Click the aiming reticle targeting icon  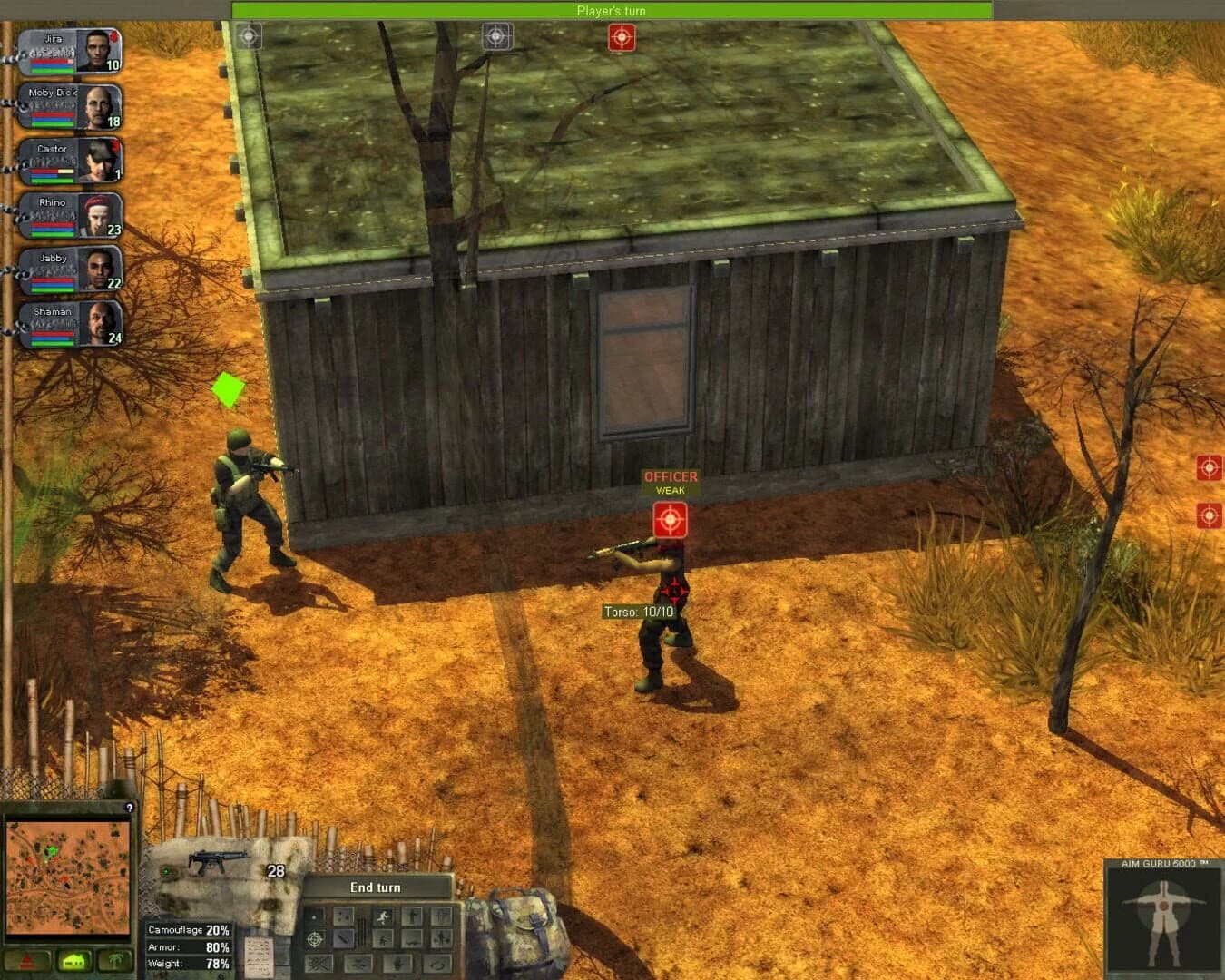[x=313, y=939]
